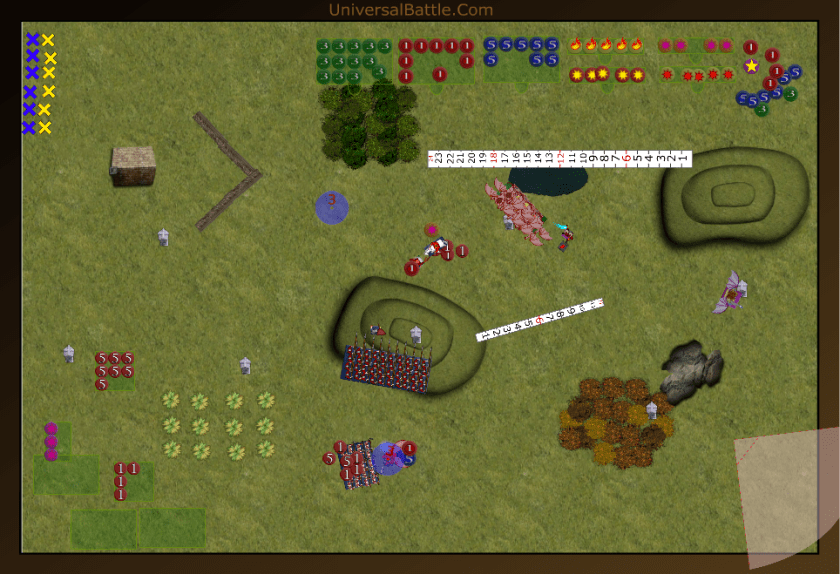Image resolution: width=840 pixels, height=574 pixels.
Task: Pick the gold star token
Action: click(751, 66)
